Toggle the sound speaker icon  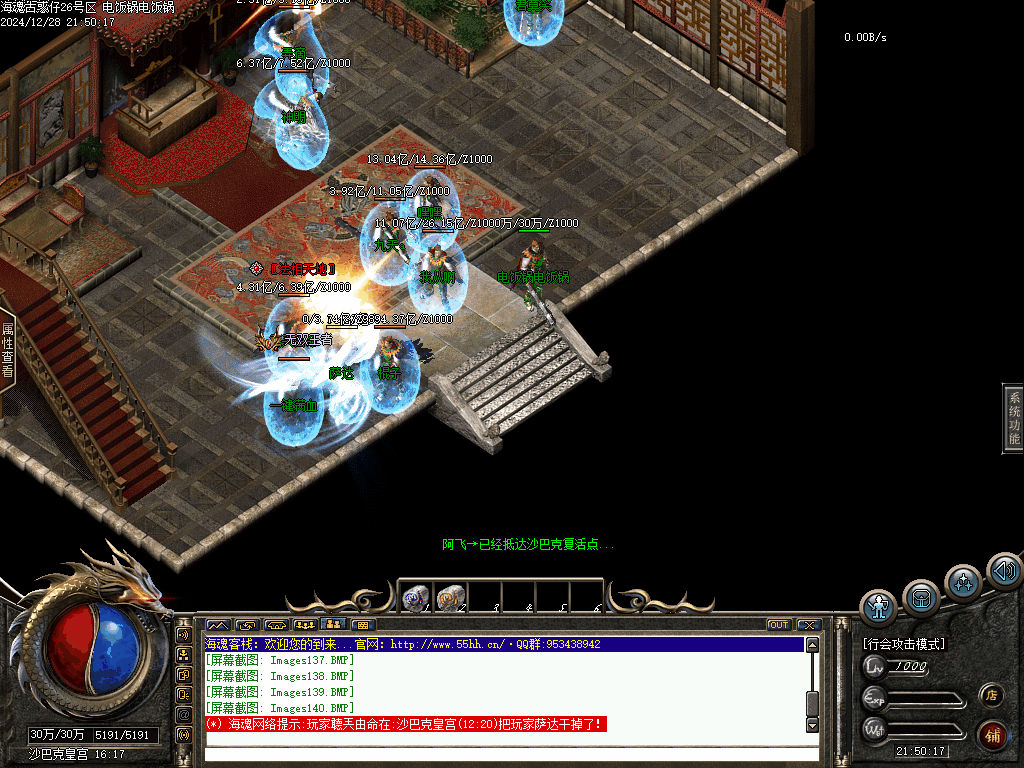tap(1003, 571)
